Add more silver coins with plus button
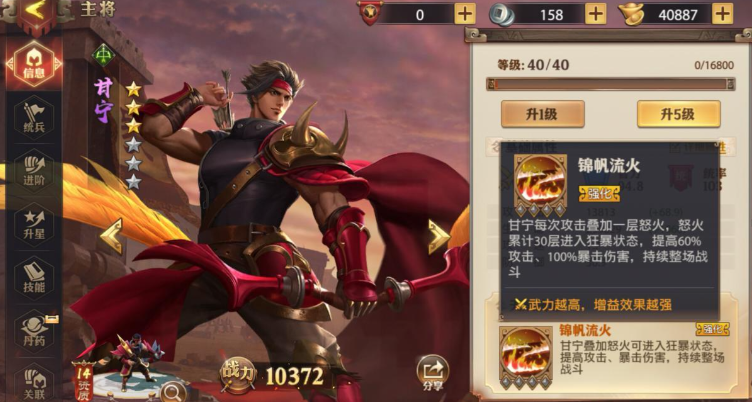This screenshot has height=402, width=752. tap(595, 13)
